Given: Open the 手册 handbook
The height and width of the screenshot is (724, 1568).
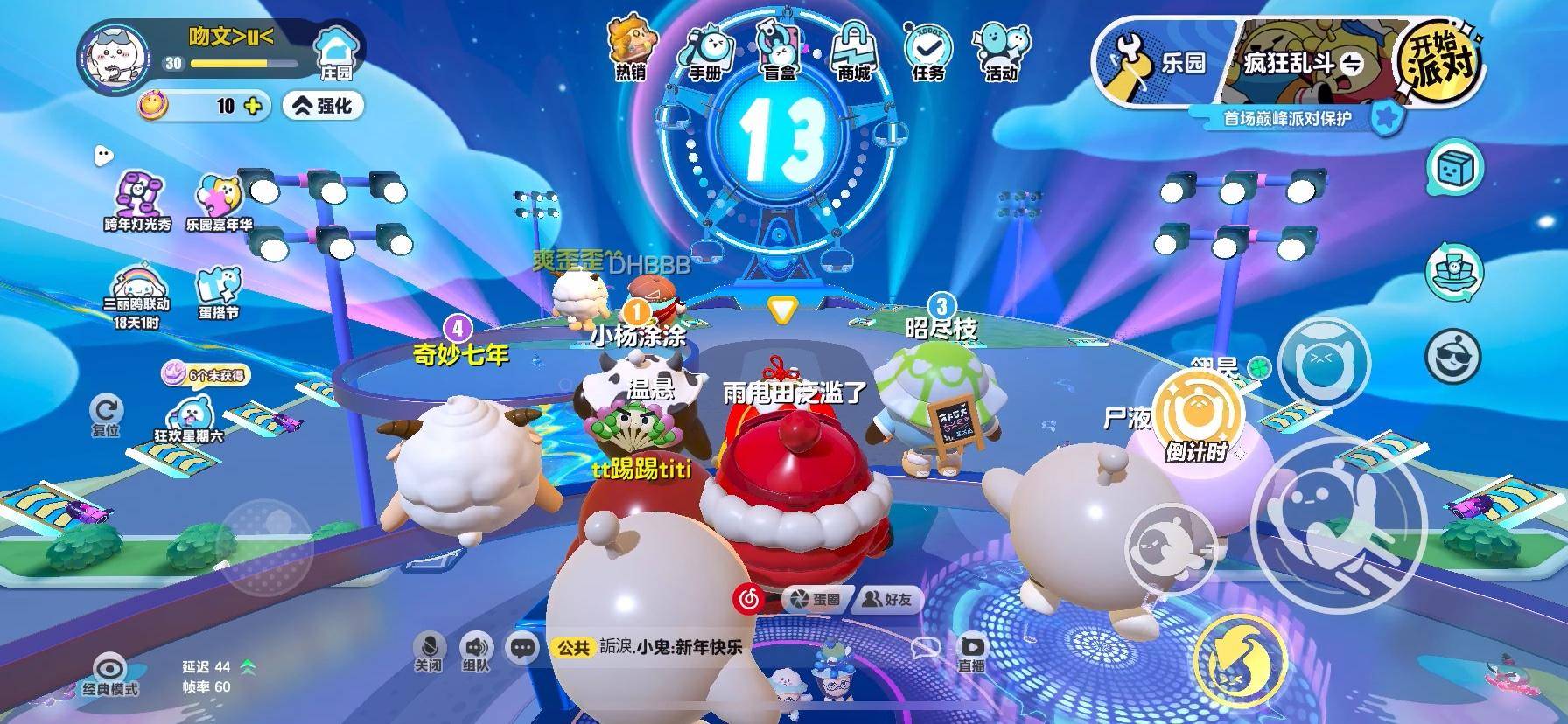Looking at the screenshot, I should 705,52.
